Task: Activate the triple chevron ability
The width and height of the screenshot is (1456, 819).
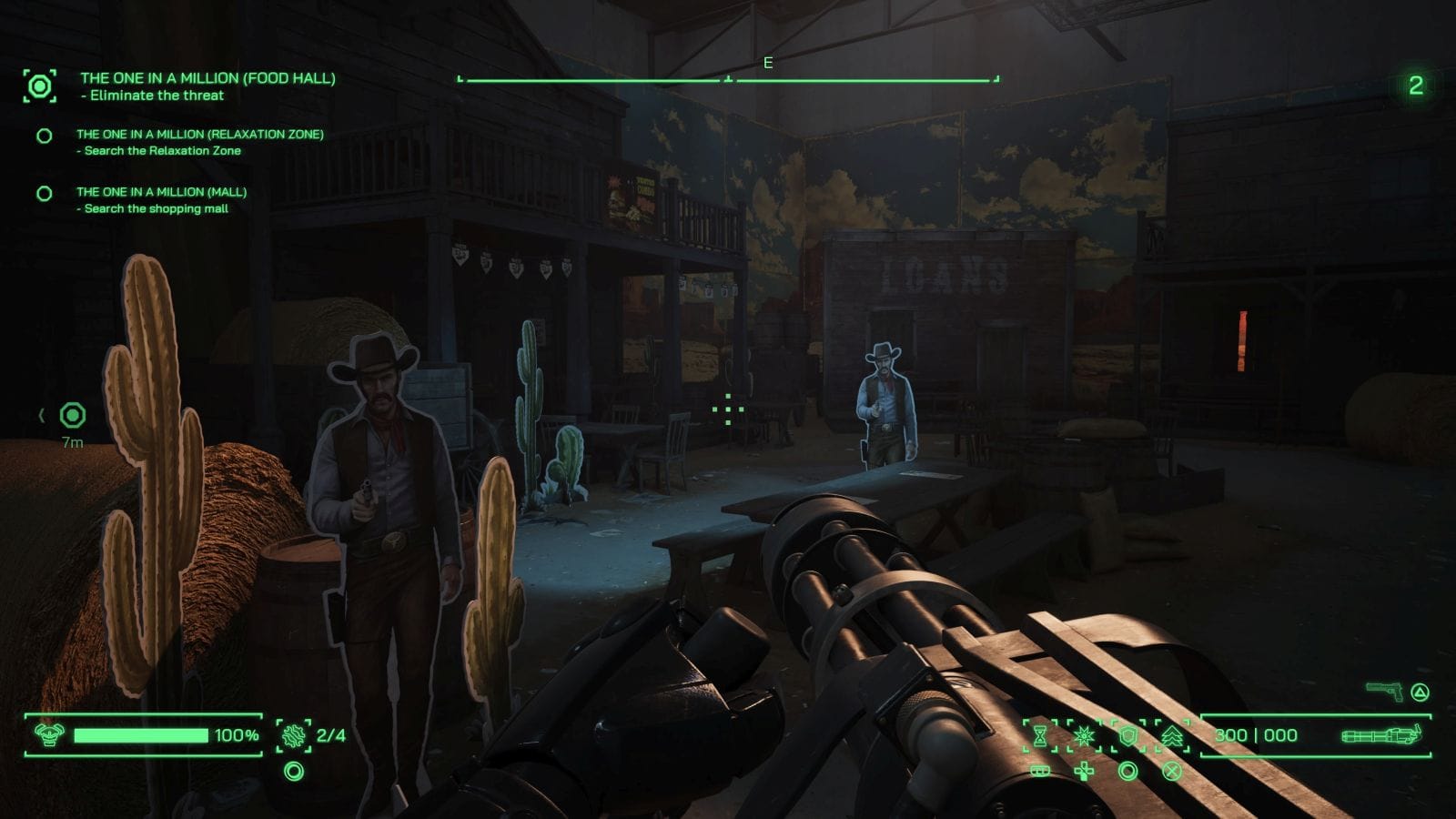Action: [1172, 735]
